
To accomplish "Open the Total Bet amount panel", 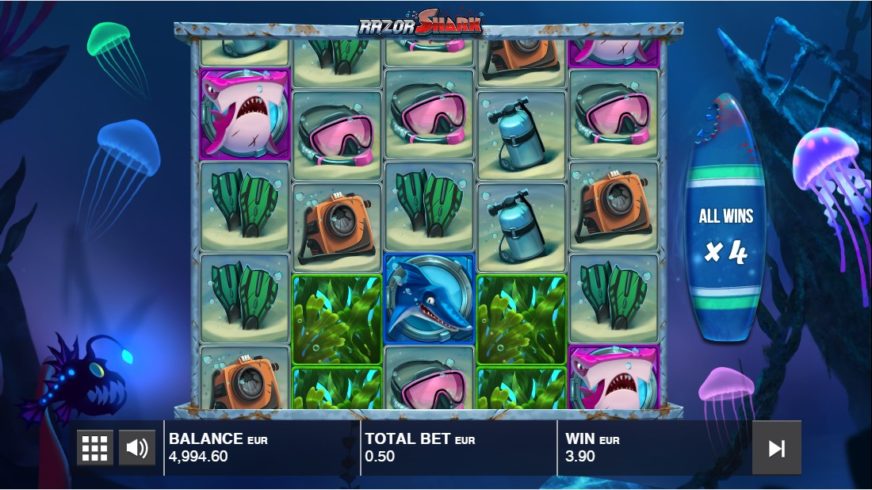I will (457, 447).
